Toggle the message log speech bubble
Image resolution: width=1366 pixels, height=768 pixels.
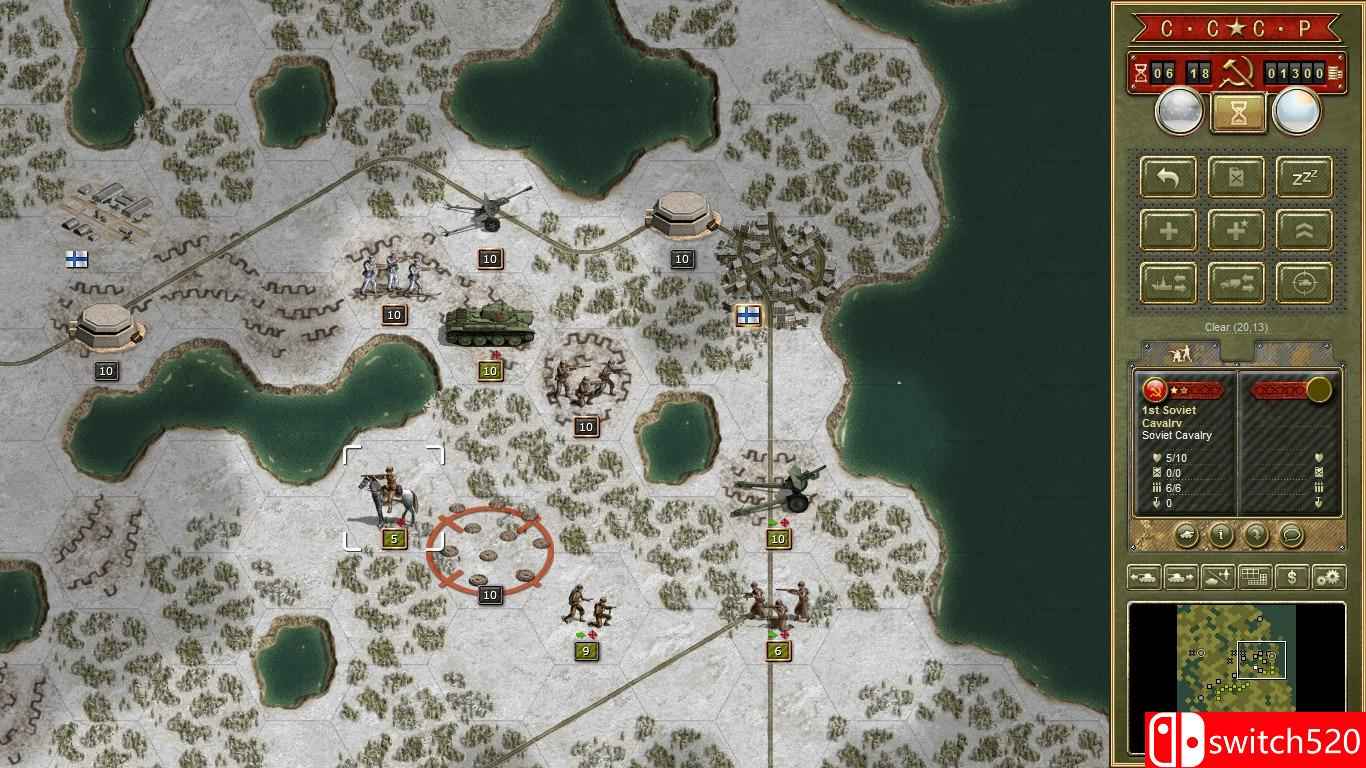[x=1292, y=533]
